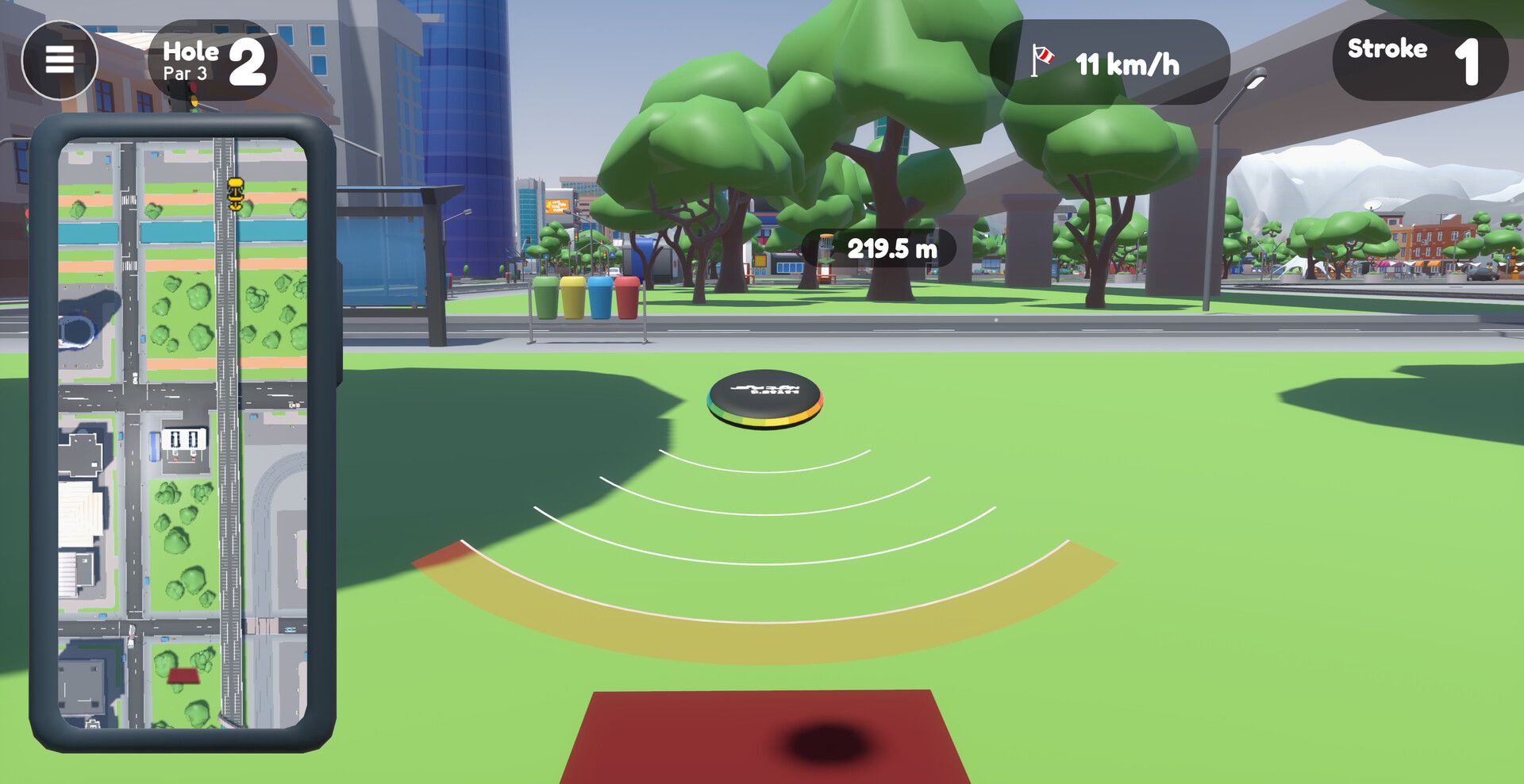Click the red building marker on the minimap
1524x784 pixels.
(x=183, y=677)
